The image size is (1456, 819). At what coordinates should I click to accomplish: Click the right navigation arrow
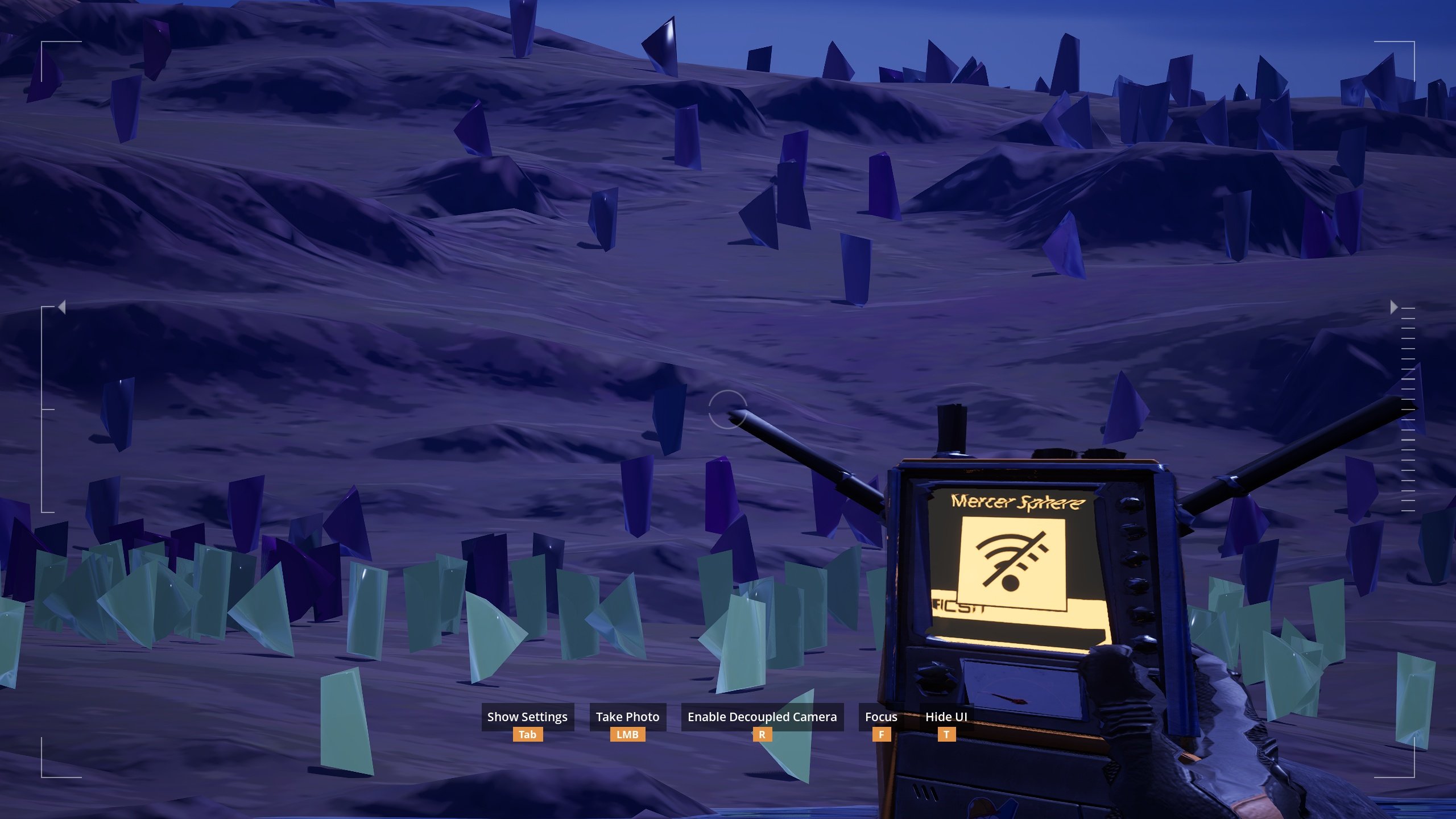(x=1393, y=307)
